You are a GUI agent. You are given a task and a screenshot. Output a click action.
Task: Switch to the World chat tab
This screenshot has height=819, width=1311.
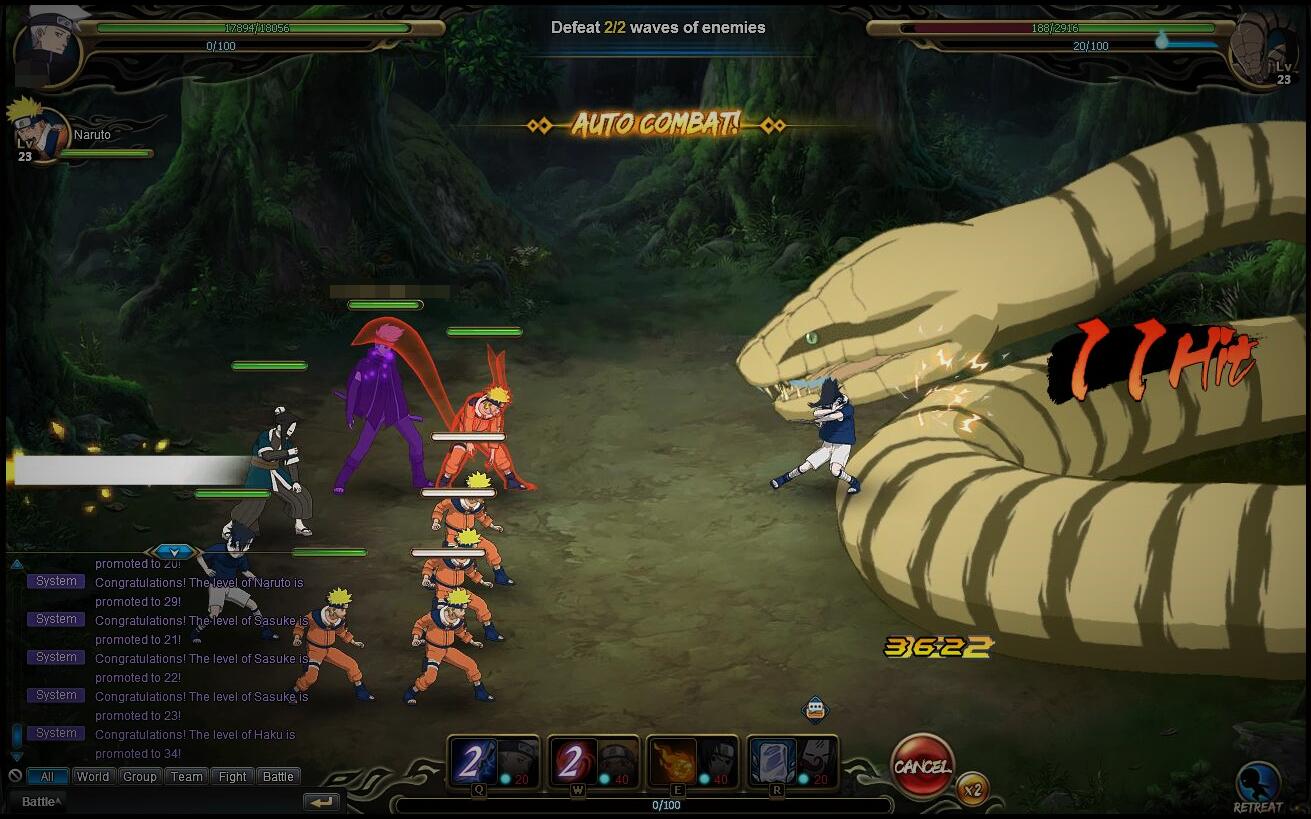93,776
